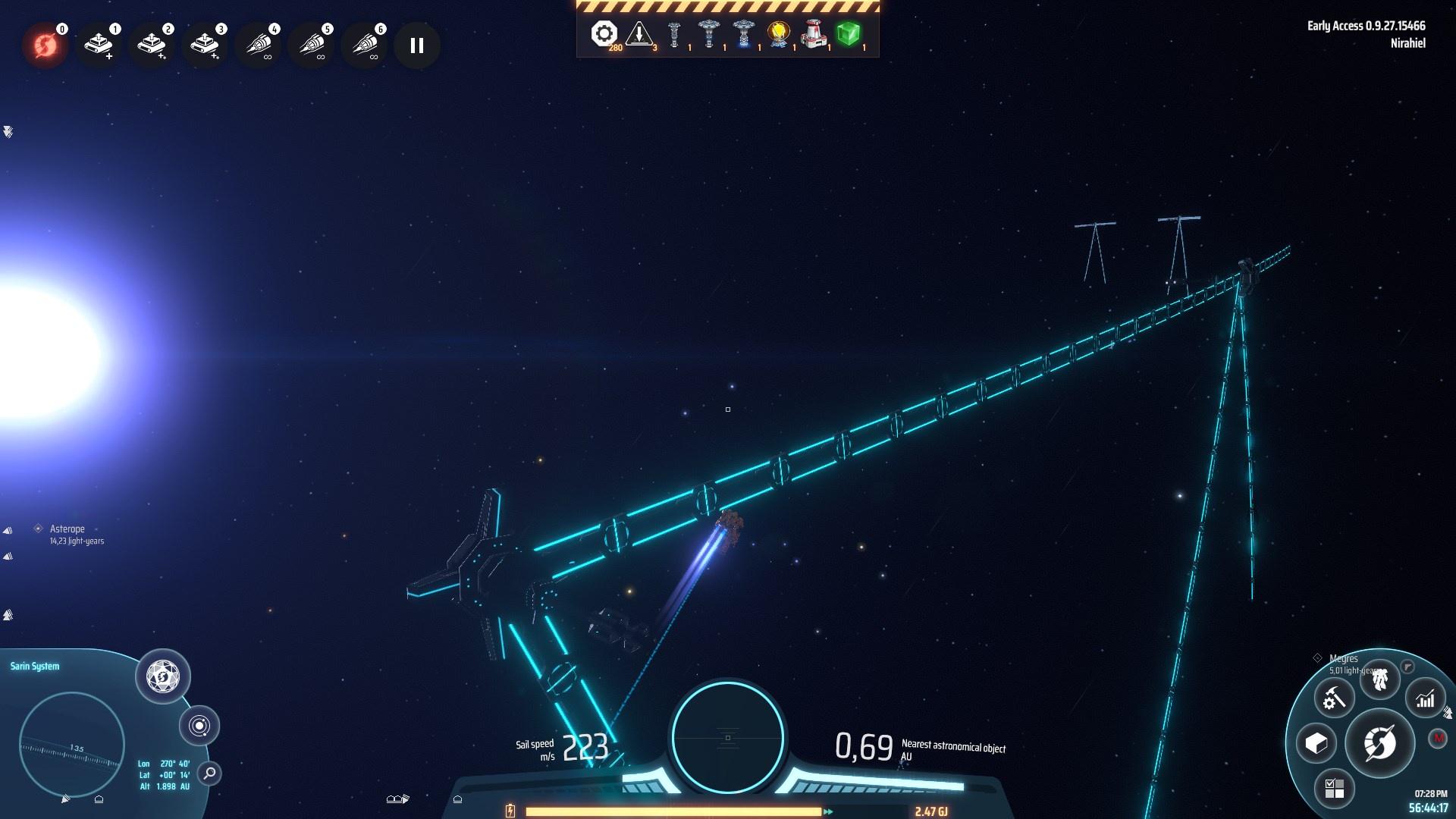Select the red Dyson swirl icon numbered 0

pos(45,45)
